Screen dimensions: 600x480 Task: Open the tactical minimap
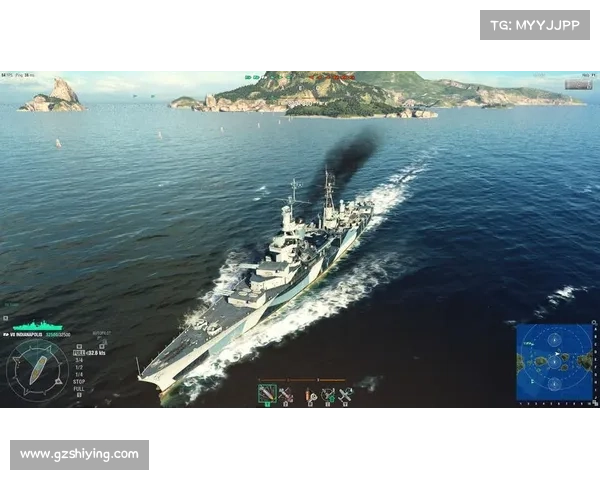click(x=553, y=360)
